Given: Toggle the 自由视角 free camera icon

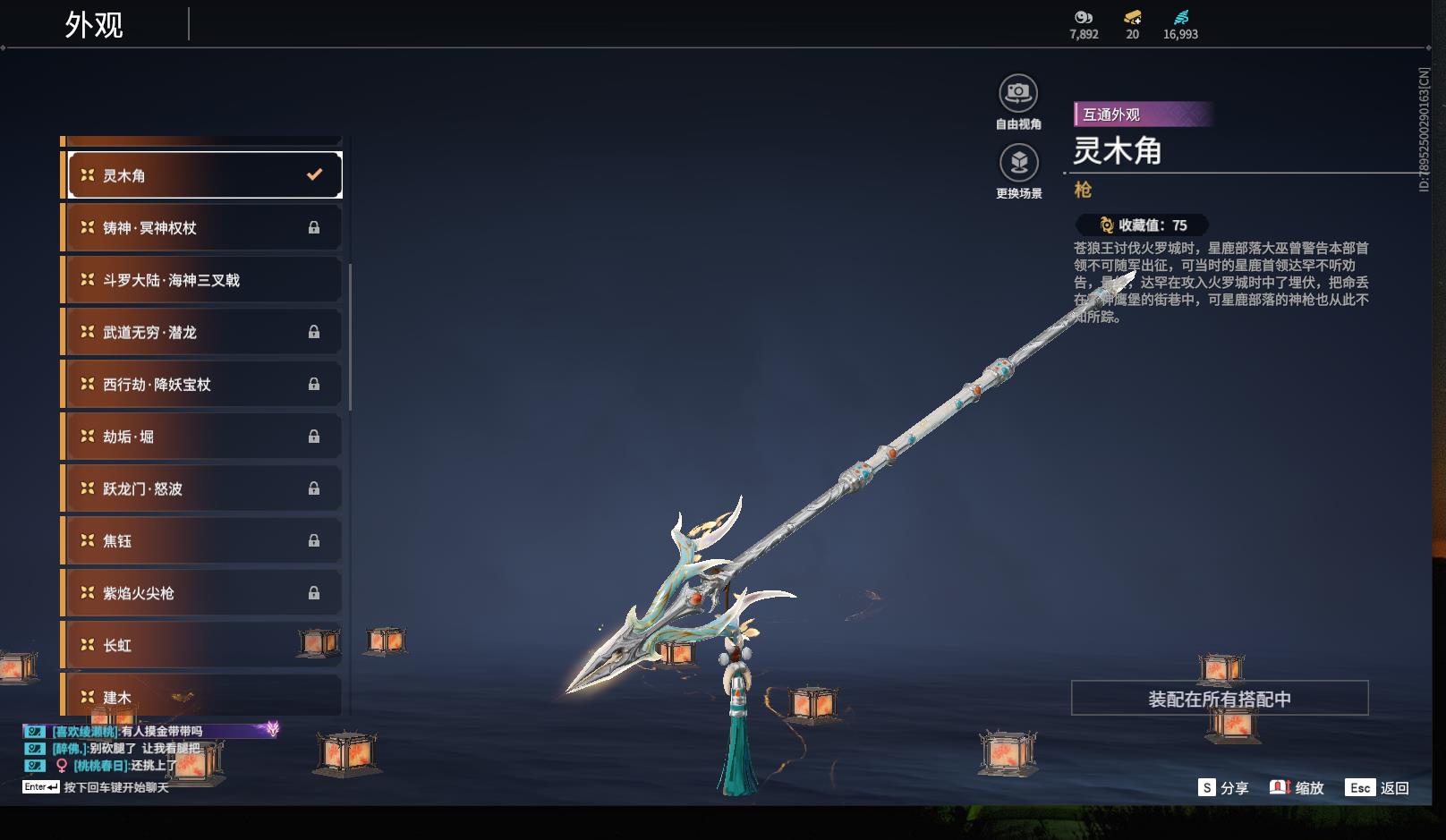Looking at the screenshot, I should [x=1018, y=93].
